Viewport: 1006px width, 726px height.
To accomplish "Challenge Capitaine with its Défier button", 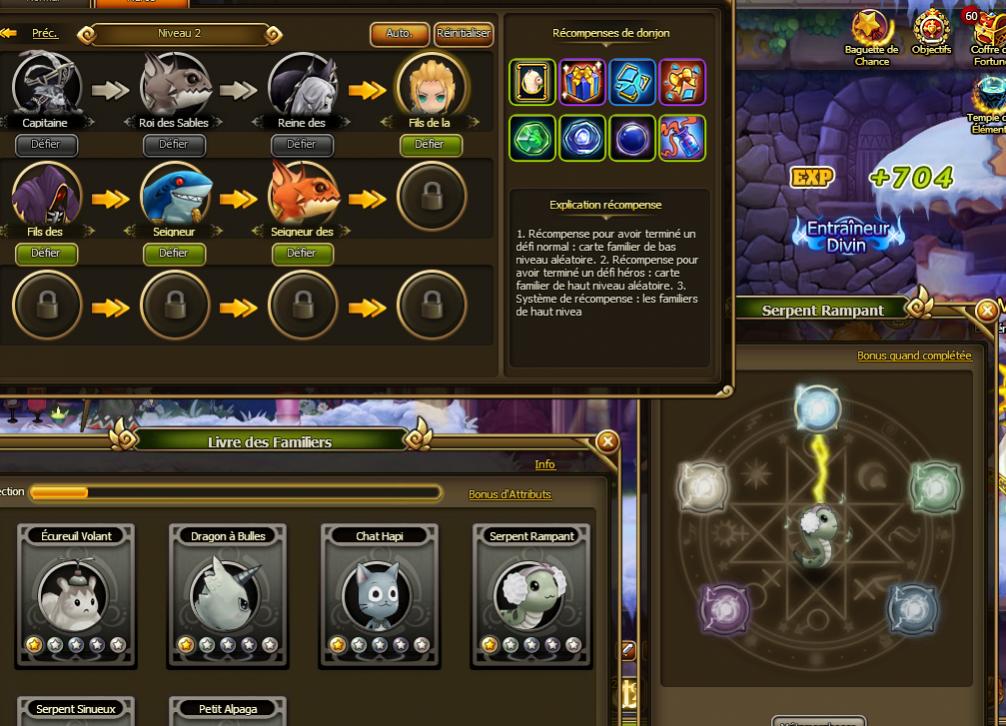I will point(45,145).
